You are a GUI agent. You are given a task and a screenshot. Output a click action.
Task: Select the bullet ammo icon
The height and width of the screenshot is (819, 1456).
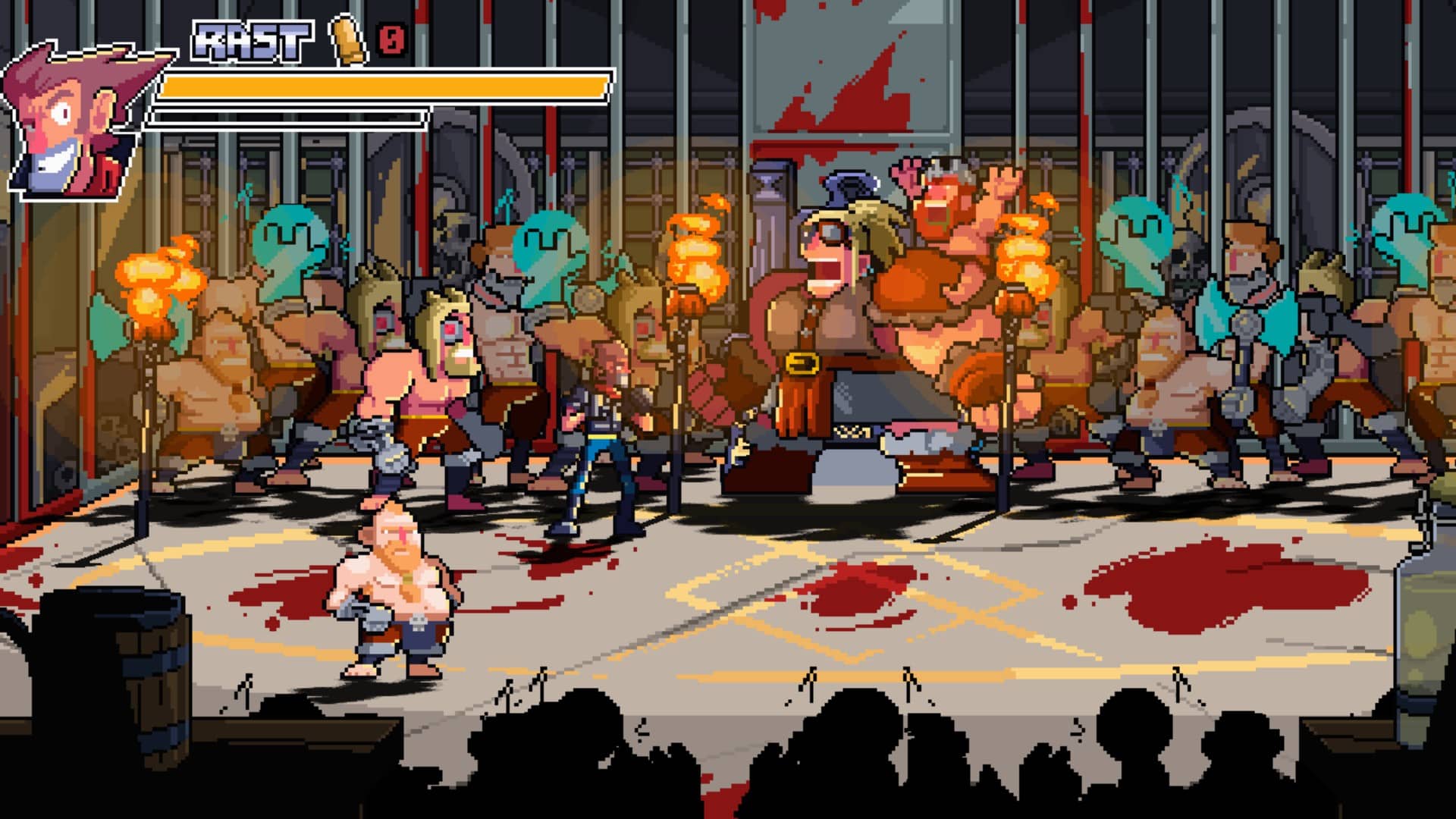point(348,38)
